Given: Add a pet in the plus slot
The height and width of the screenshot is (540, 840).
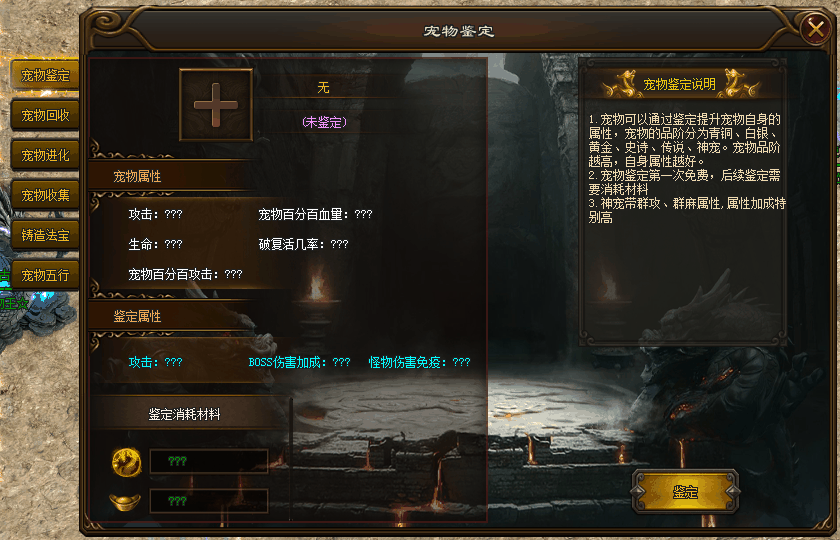Looking at the screenshot, I should click(x=215, y=104).
